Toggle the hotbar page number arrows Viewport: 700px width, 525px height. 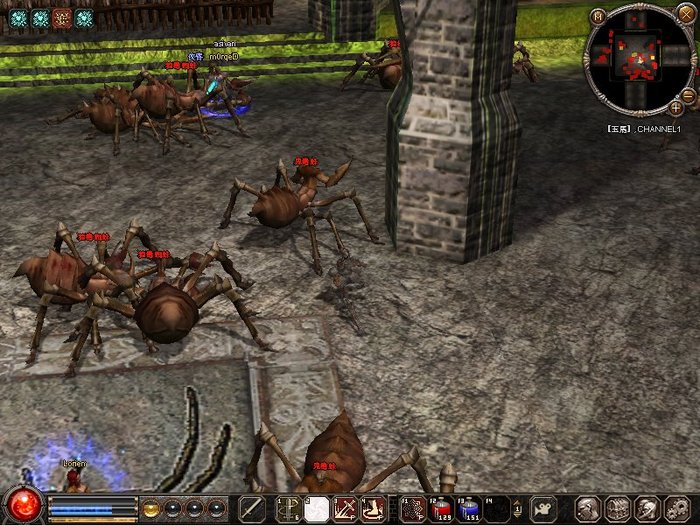(x=518, y=508)
